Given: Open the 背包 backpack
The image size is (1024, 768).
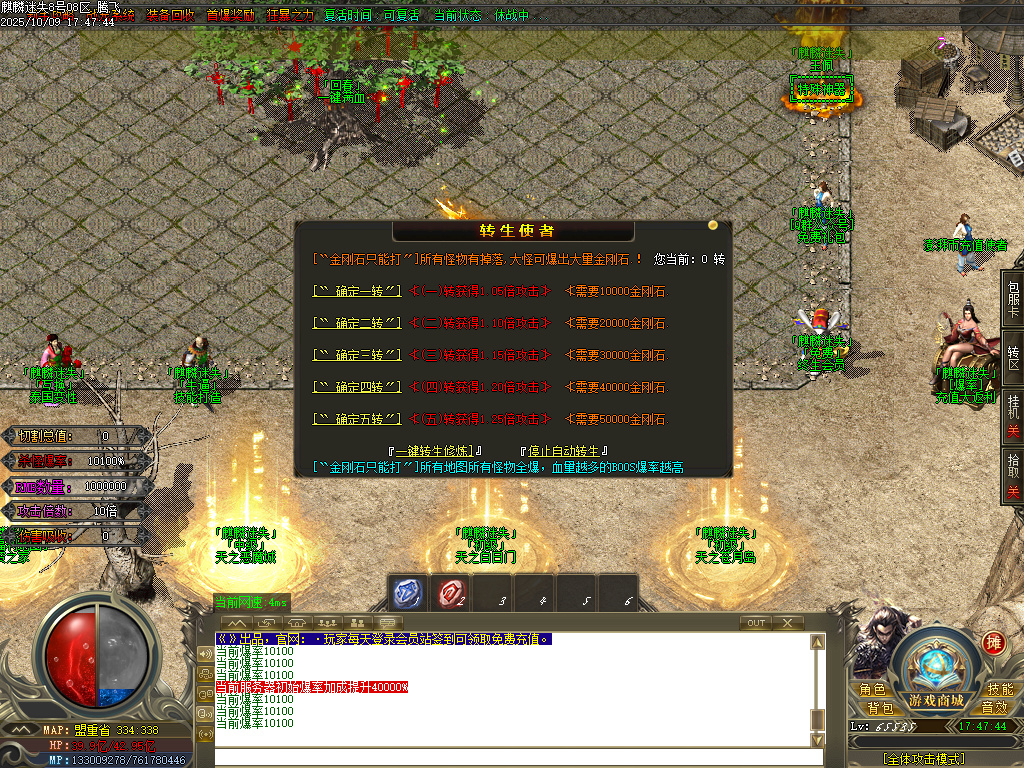Looking at the screenshot, I should [880, 708].
